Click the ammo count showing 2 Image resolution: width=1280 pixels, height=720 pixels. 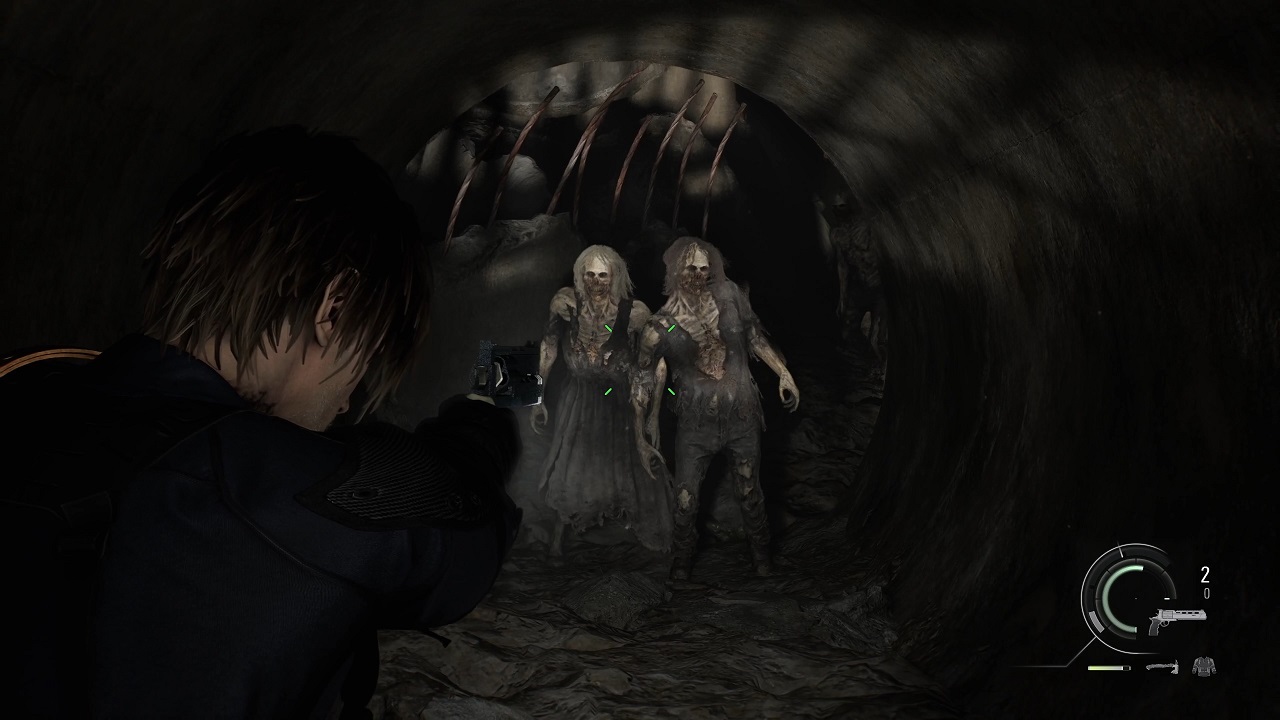1205,573
